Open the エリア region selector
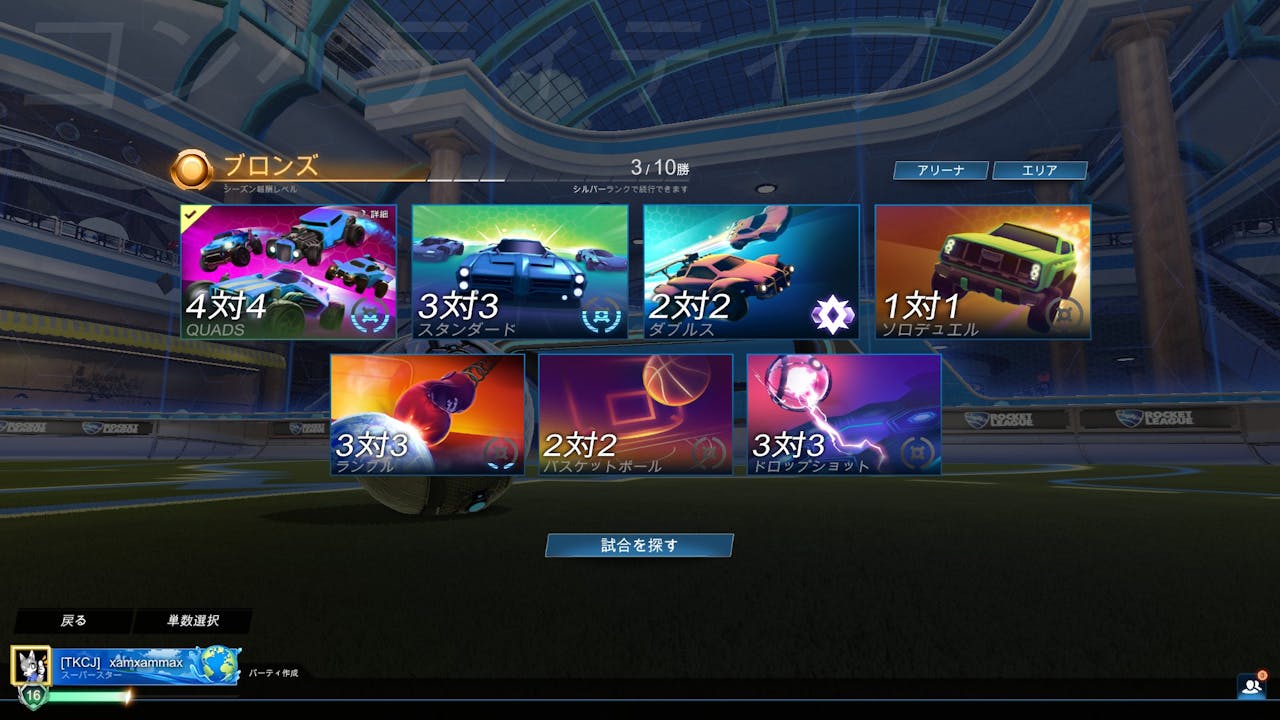The image size is (1280, 720). coord(1039,171)
